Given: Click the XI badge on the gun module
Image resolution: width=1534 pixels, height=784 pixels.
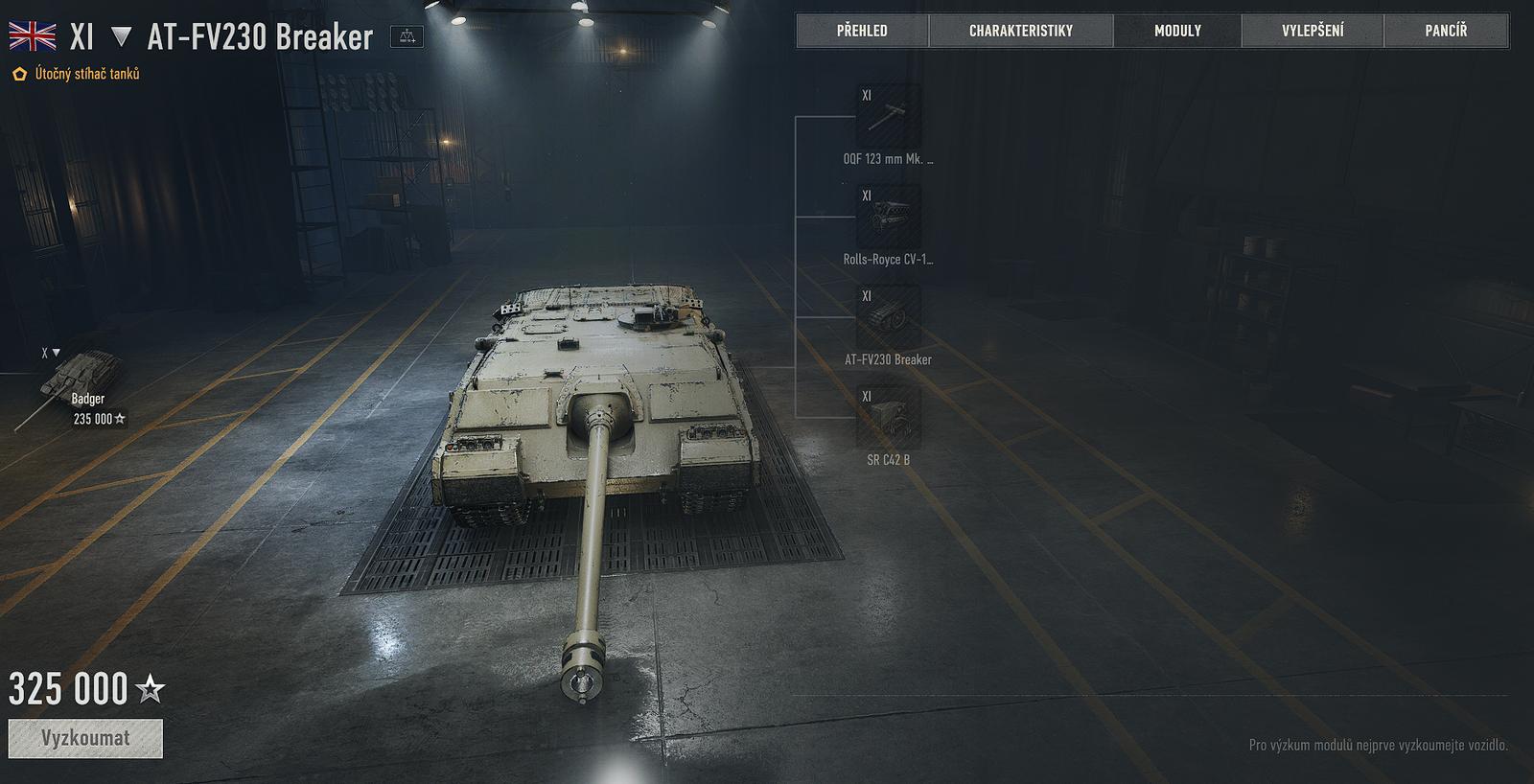Looking at the screenshot, I should (x=867, y=96).
